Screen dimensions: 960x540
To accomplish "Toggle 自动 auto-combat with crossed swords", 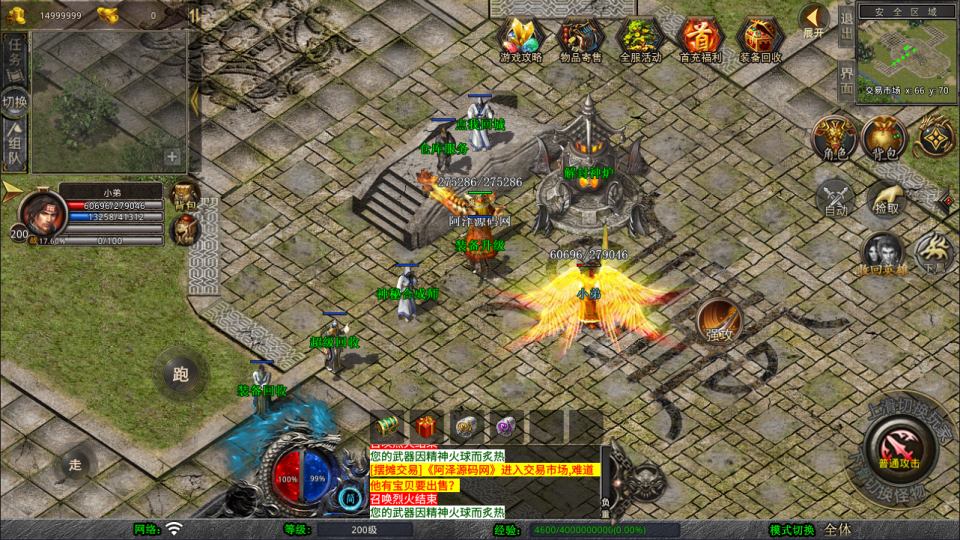I will 836,197.
